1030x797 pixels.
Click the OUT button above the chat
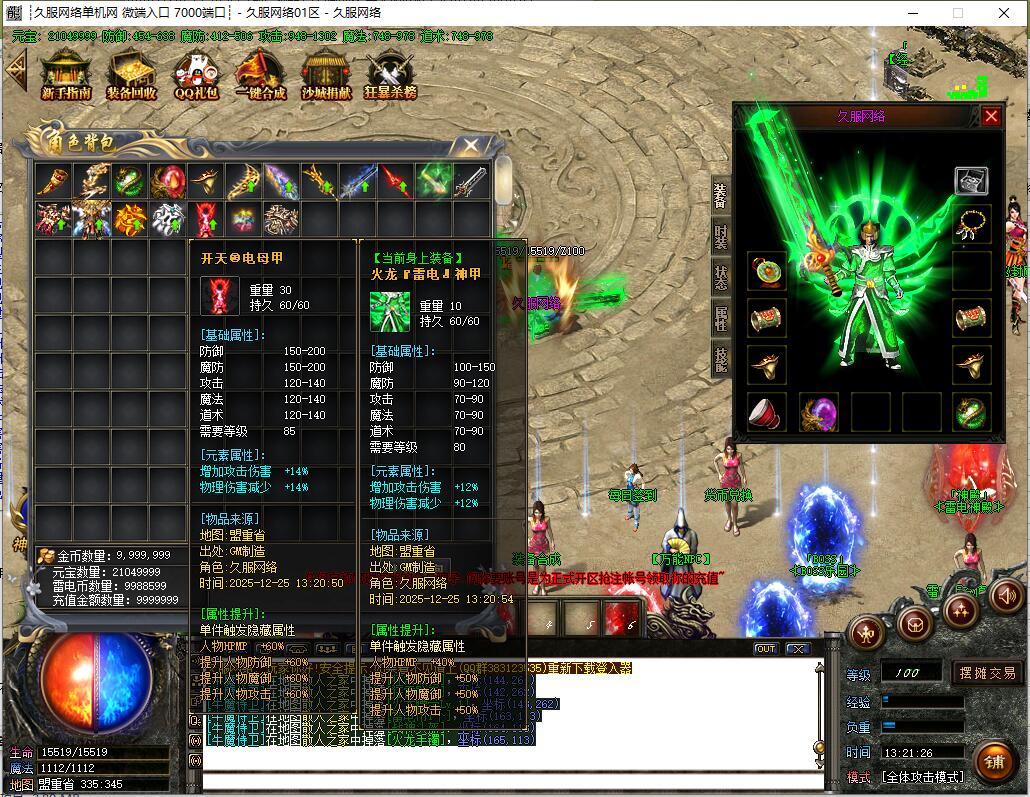[x=765, y=648]
